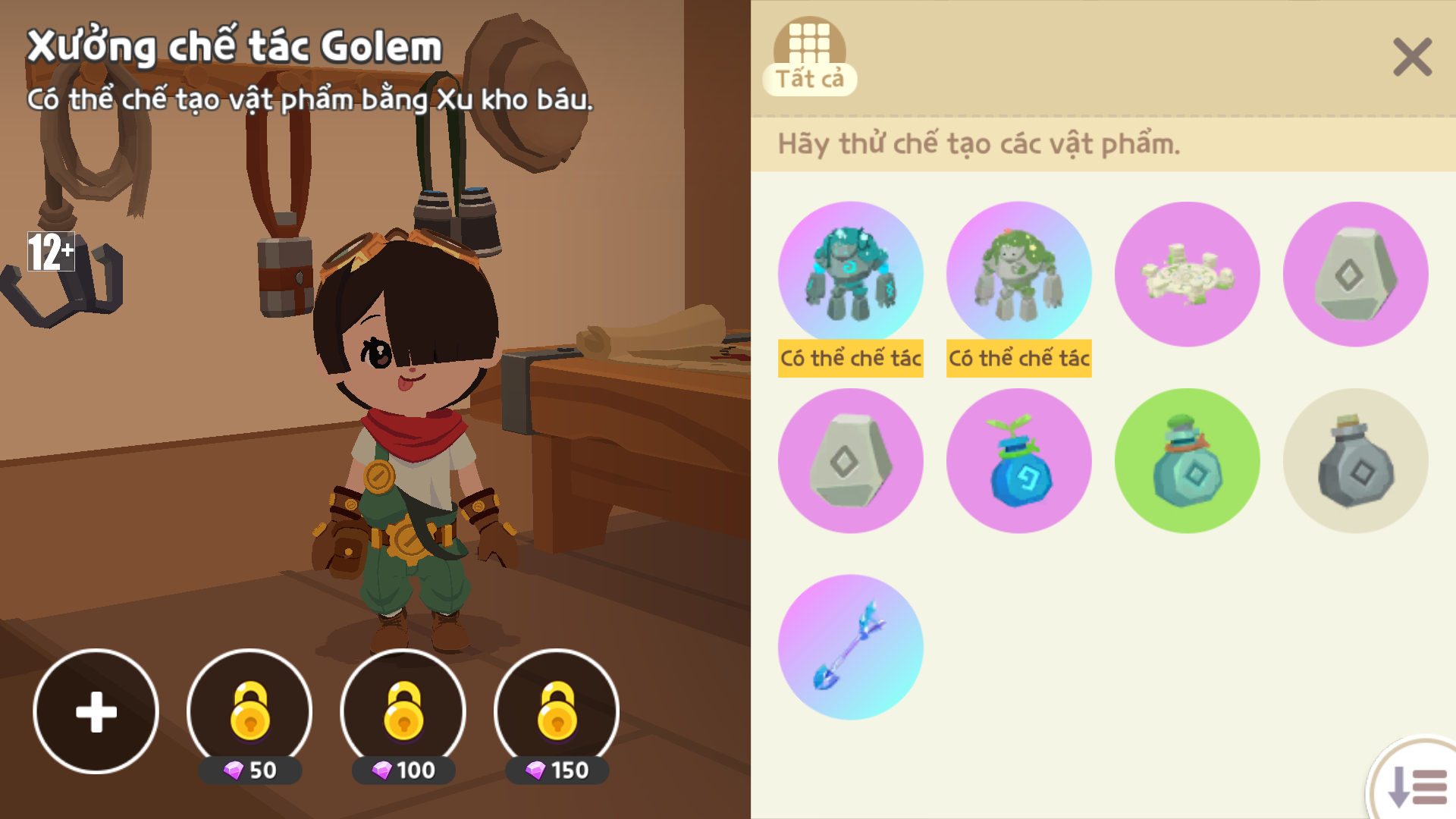Choose the crystal shovel item
The width and height of the screenshot is (1456, 819).
(851, 647)
